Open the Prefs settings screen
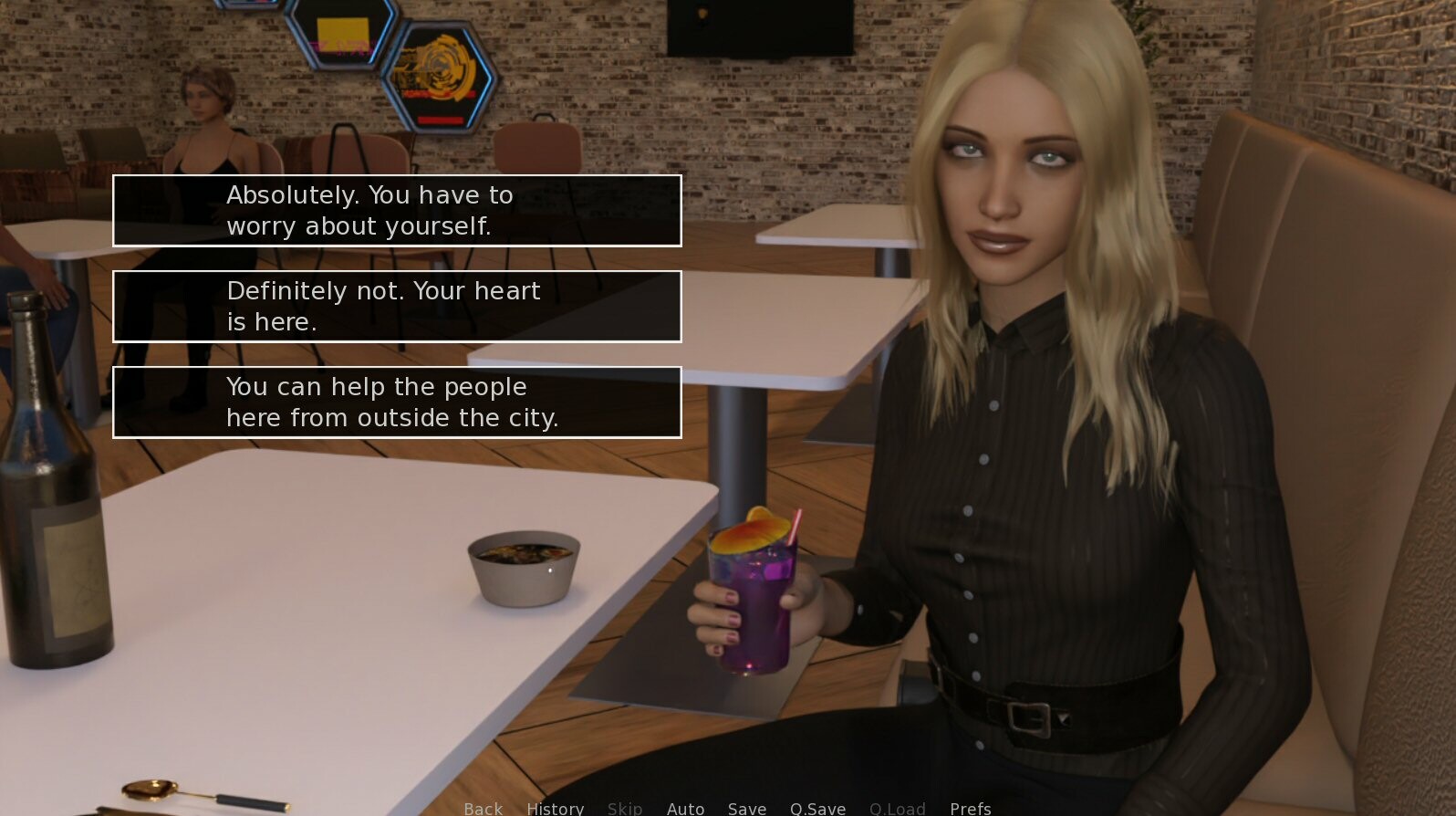 pos(970,809)
